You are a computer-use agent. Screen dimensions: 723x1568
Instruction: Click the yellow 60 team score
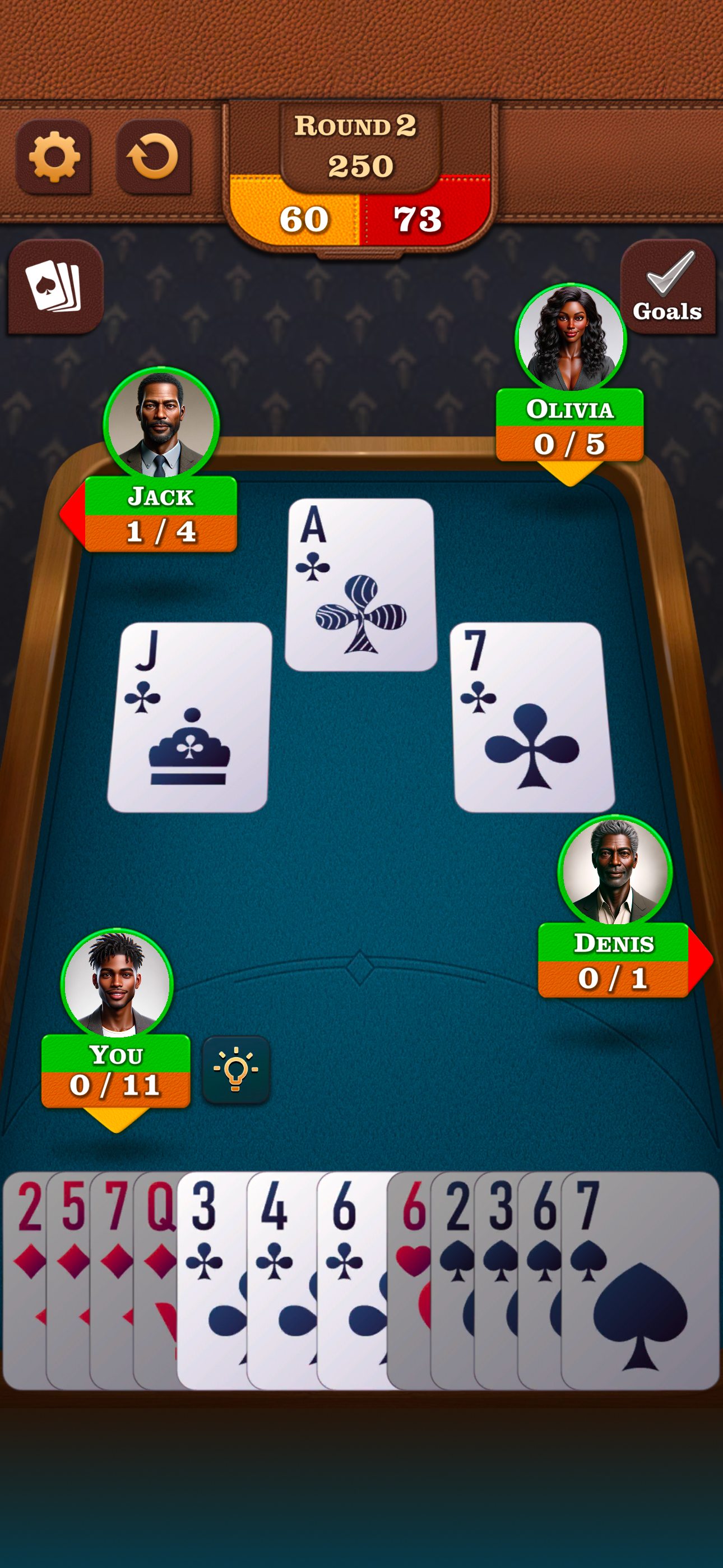[x=304, y=218]
